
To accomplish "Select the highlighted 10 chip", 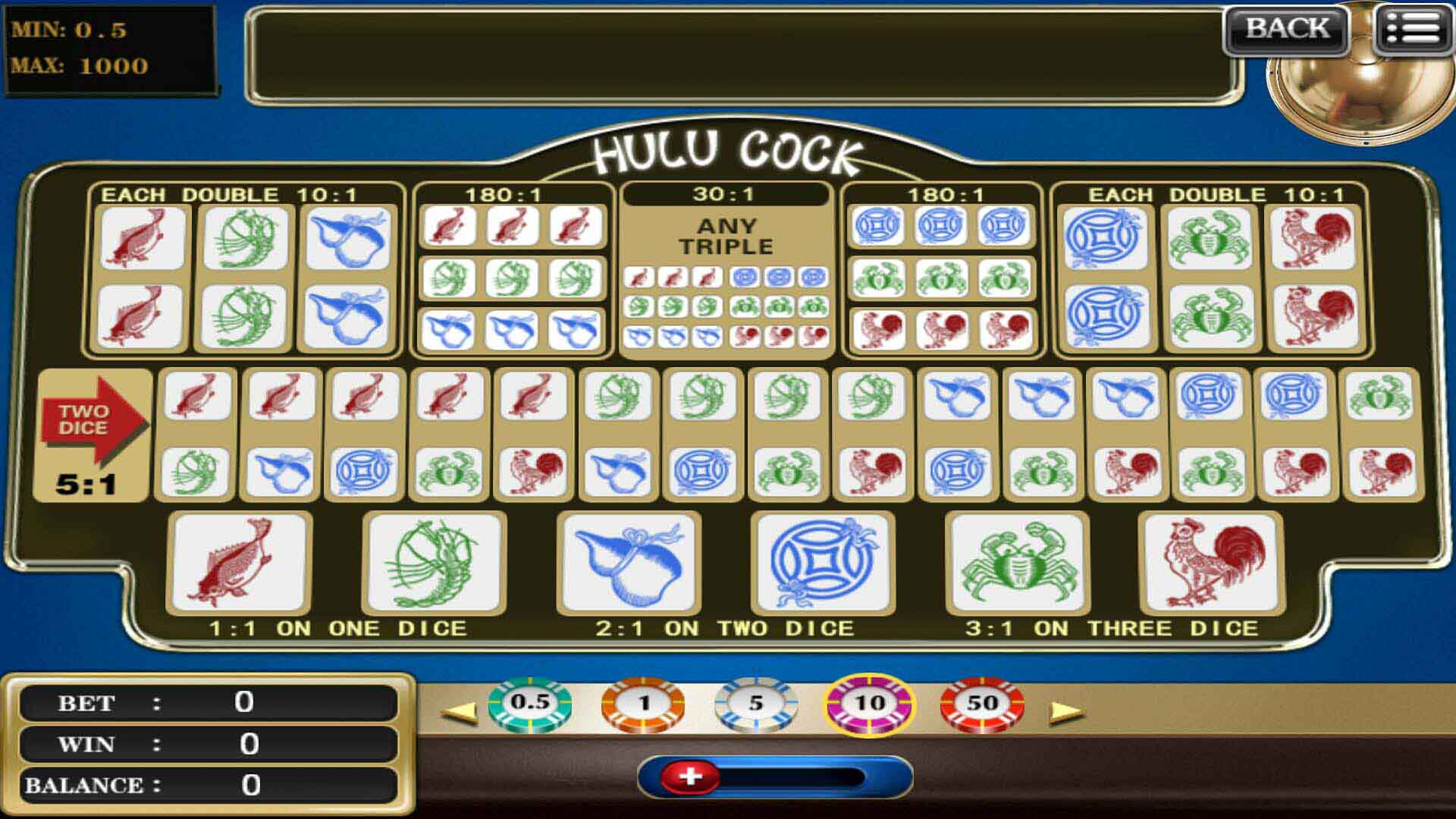I will tap(868, 704).
